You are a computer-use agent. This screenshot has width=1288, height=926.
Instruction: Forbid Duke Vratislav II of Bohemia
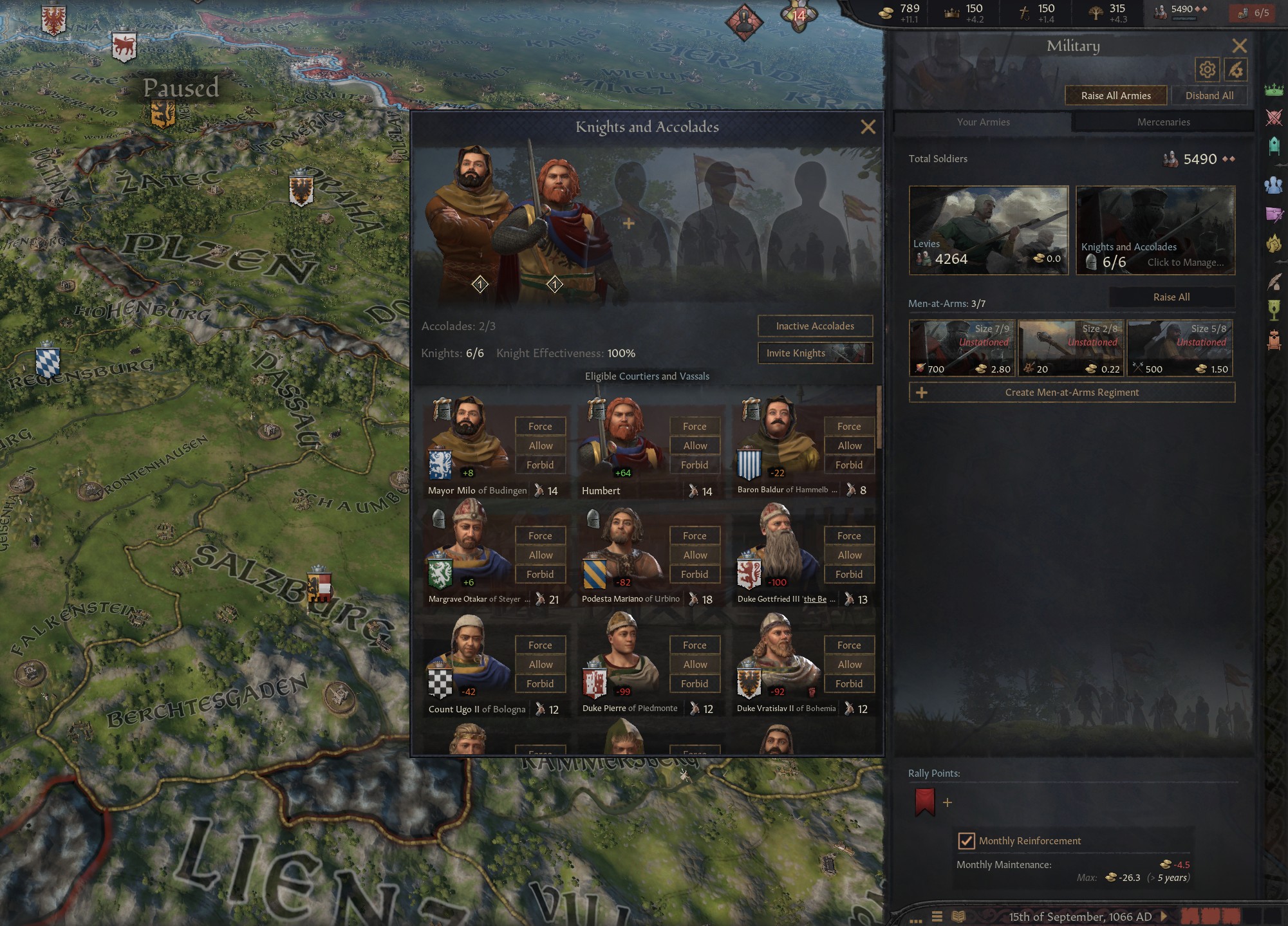tap(848, 684)
